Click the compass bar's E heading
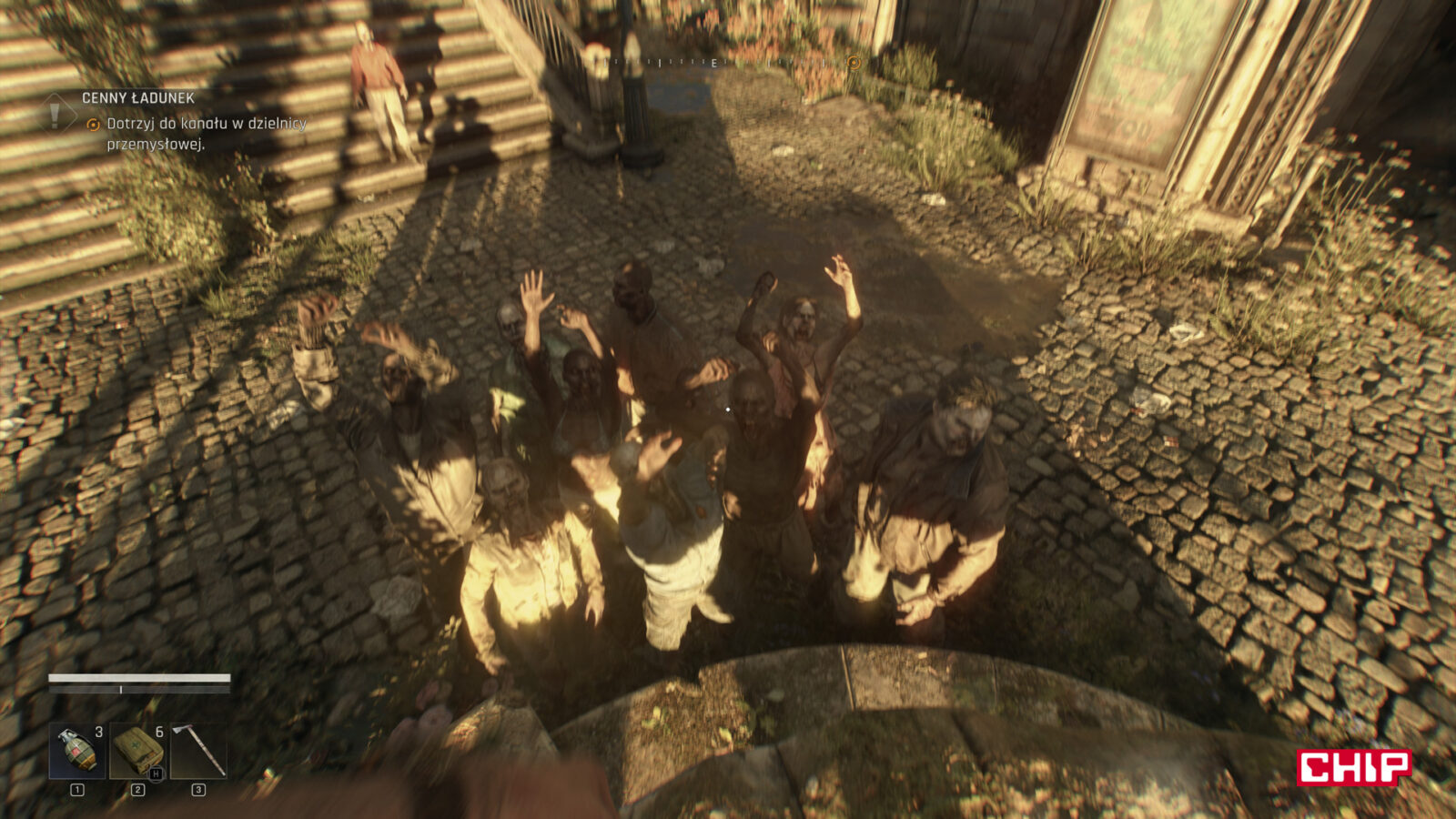This screenshot has height=819, width=1456. coord(713,63)
